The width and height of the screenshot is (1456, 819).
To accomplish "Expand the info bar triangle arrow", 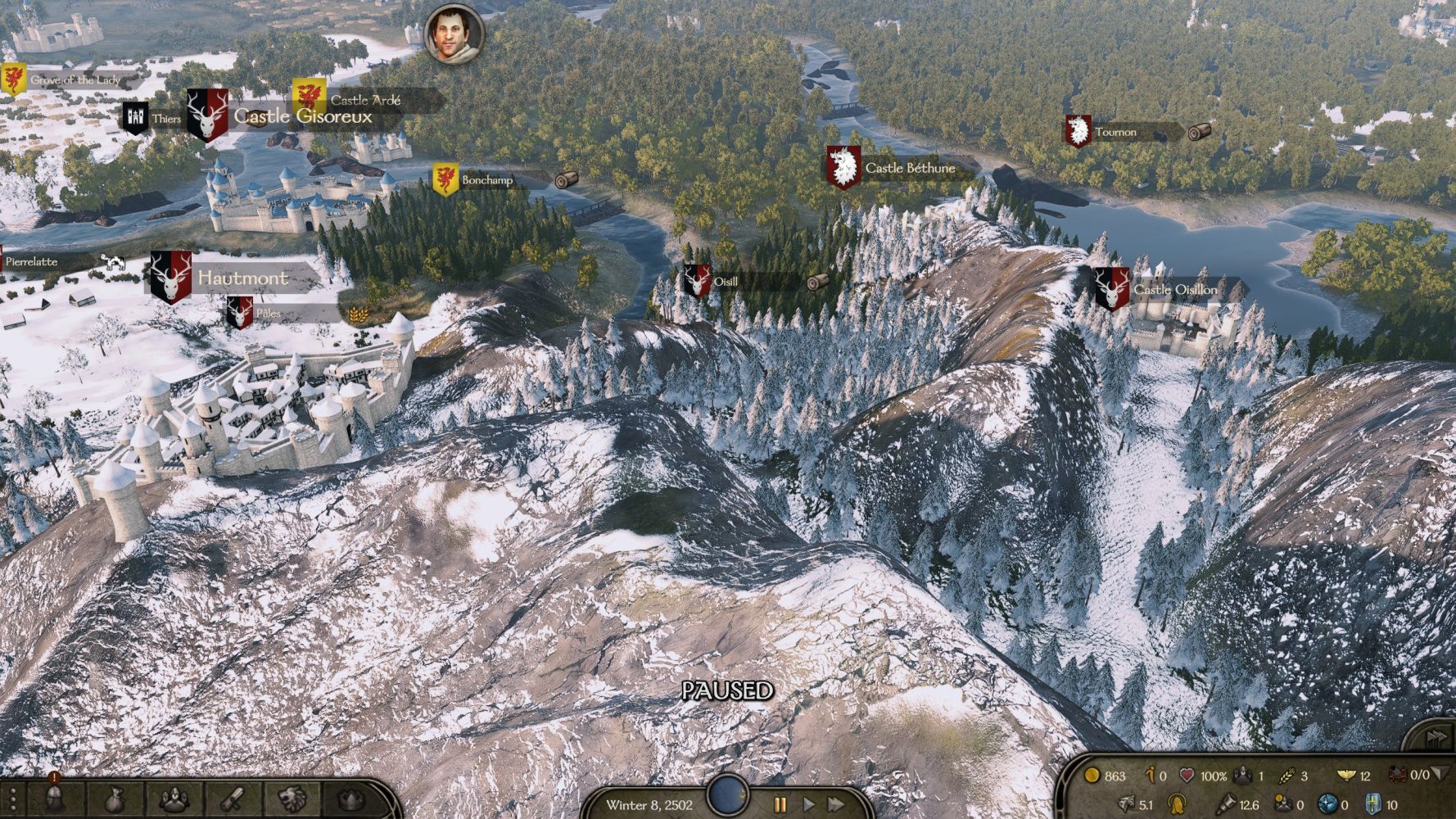I will pyautogui.click(x=1441, y=773).
